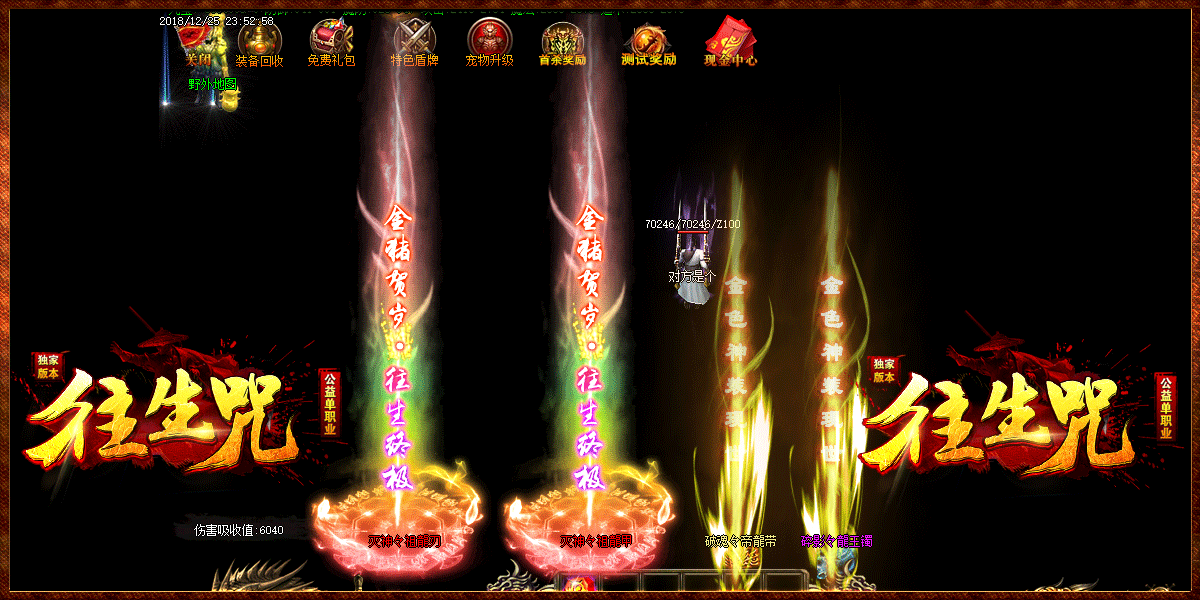Open the 现金中心 red envelope icon

pyautogui.click(x=730, y=42)
